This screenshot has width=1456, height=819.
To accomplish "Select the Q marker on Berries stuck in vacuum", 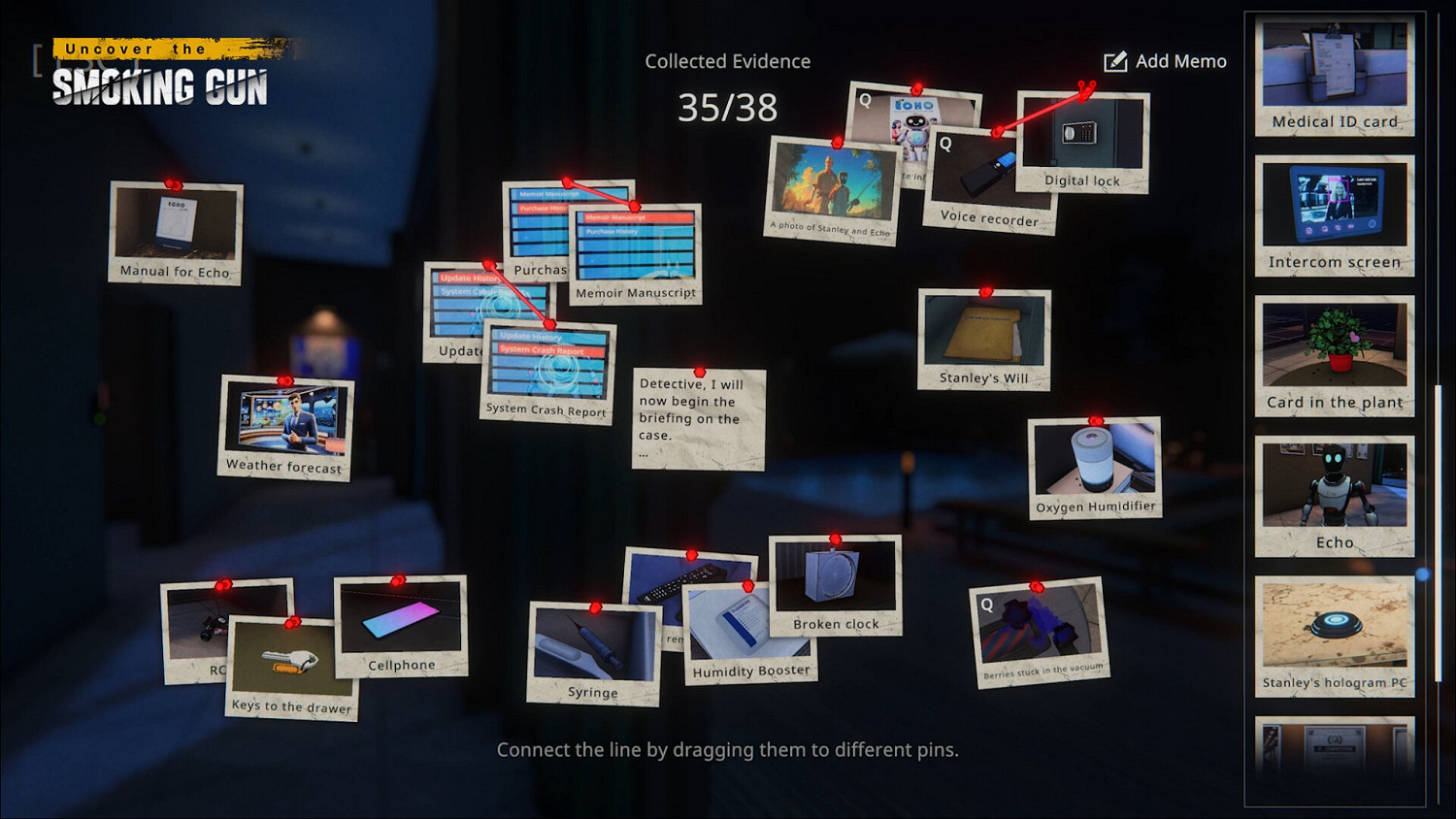I will (989, 604).
